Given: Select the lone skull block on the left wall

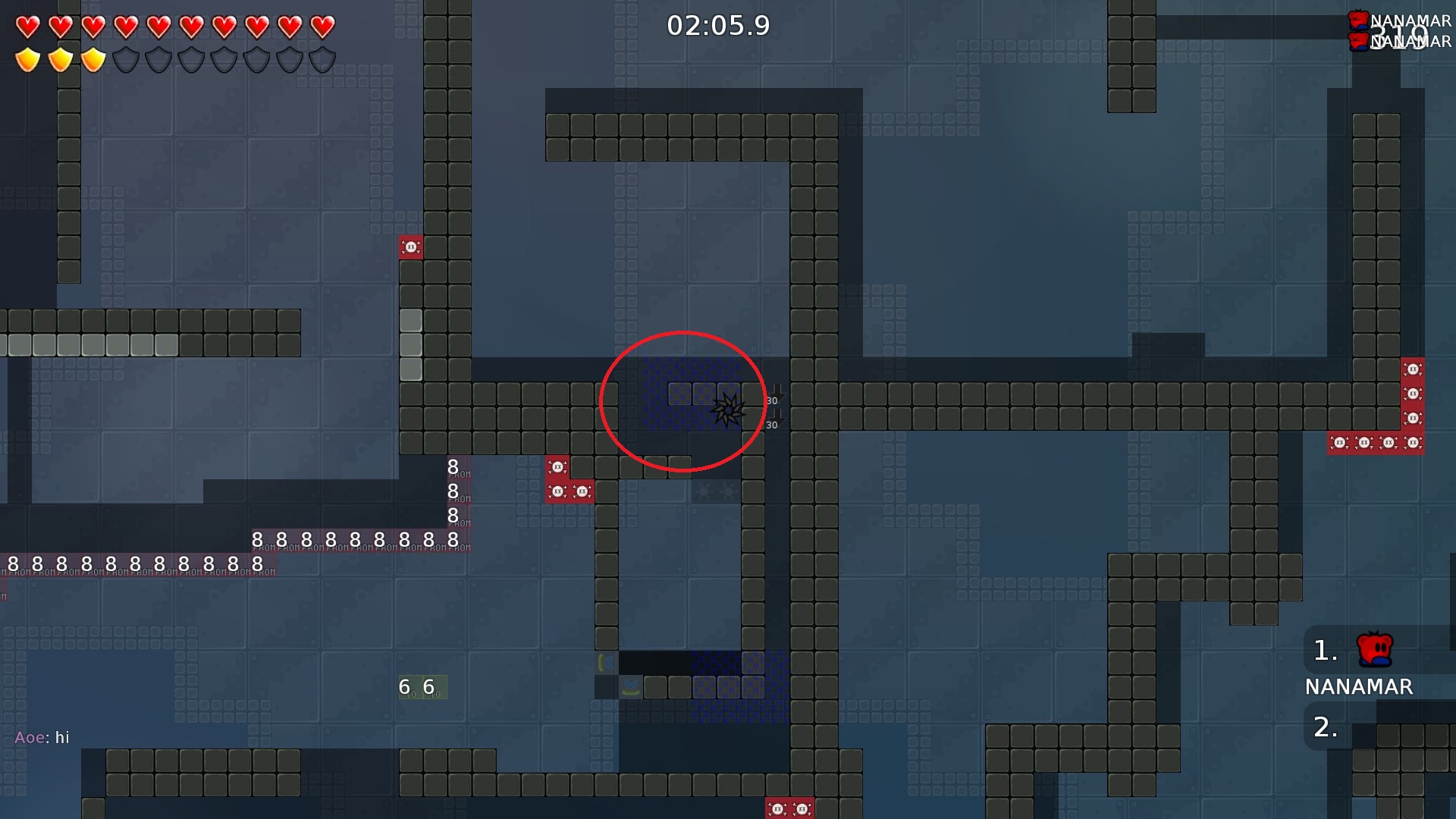Looking at the screenshot, I should pos(411,246).
